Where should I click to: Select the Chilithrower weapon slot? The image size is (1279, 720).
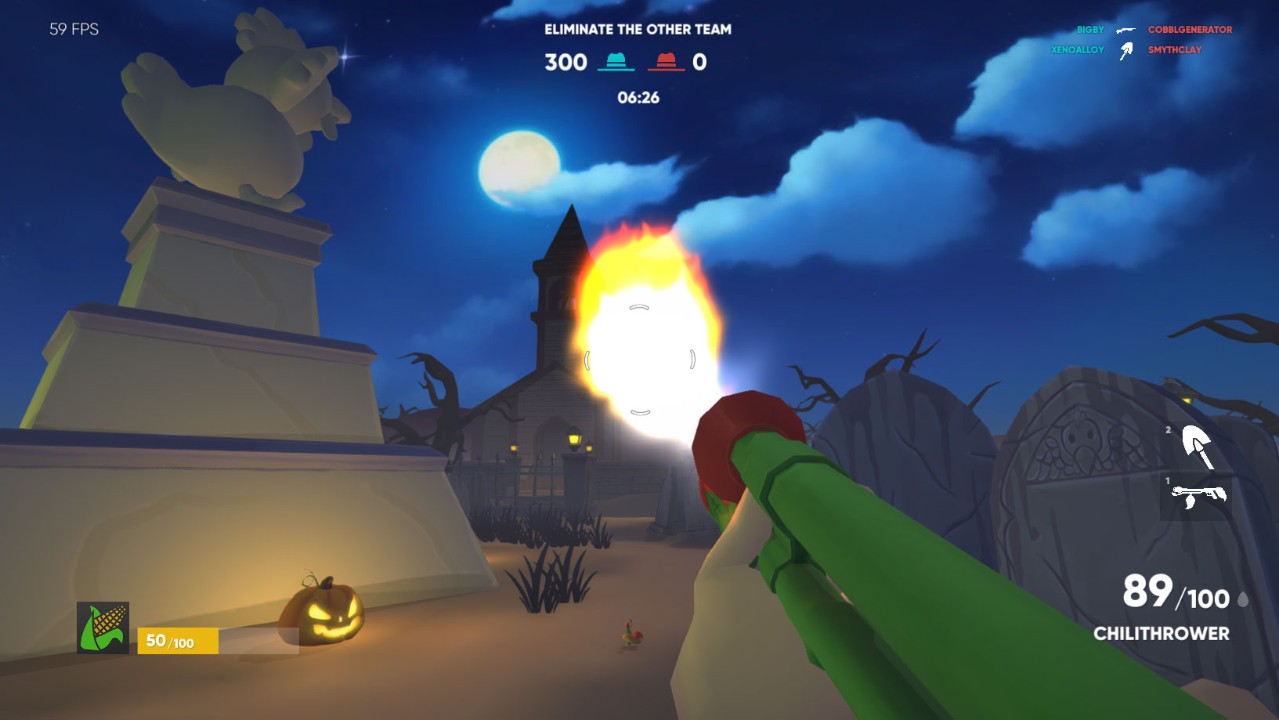pos(1197,496)
